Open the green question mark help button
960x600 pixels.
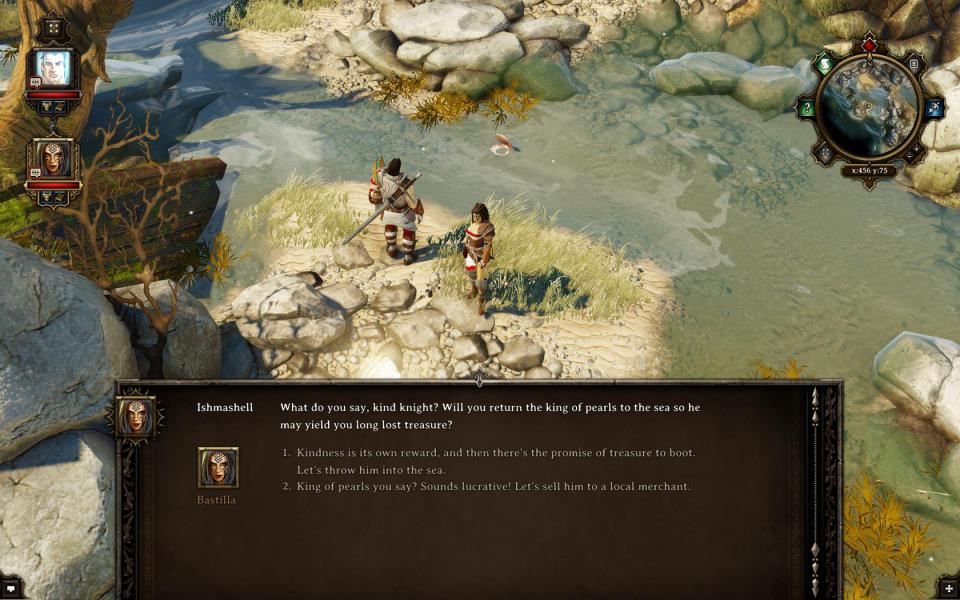(x=807, y=108)
